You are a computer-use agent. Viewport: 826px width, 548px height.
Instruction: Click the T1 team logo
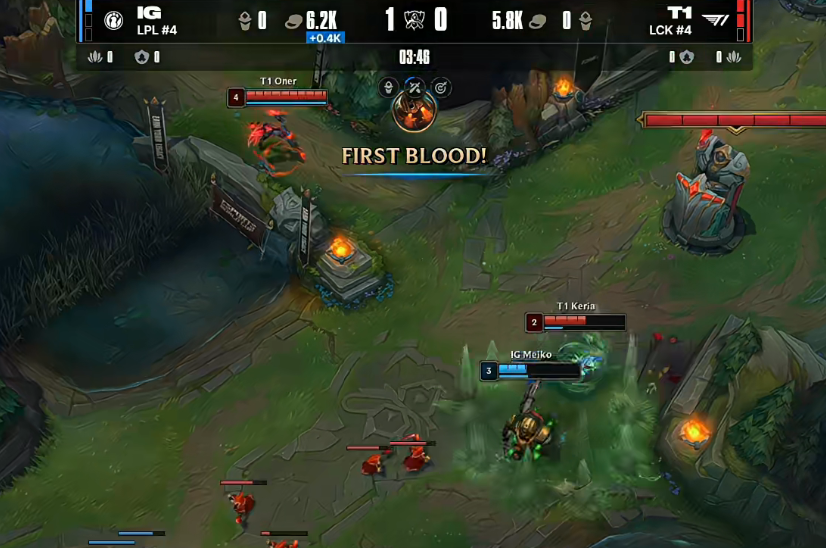715,20
